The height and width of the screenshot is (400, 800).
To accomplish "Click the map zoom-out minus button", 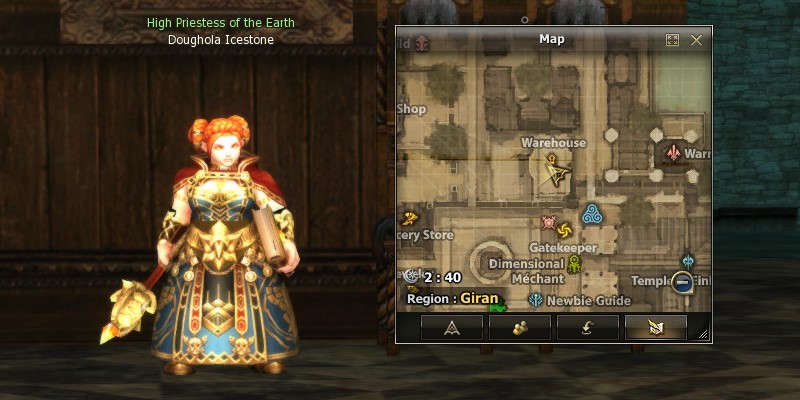I will coord(683,283).
